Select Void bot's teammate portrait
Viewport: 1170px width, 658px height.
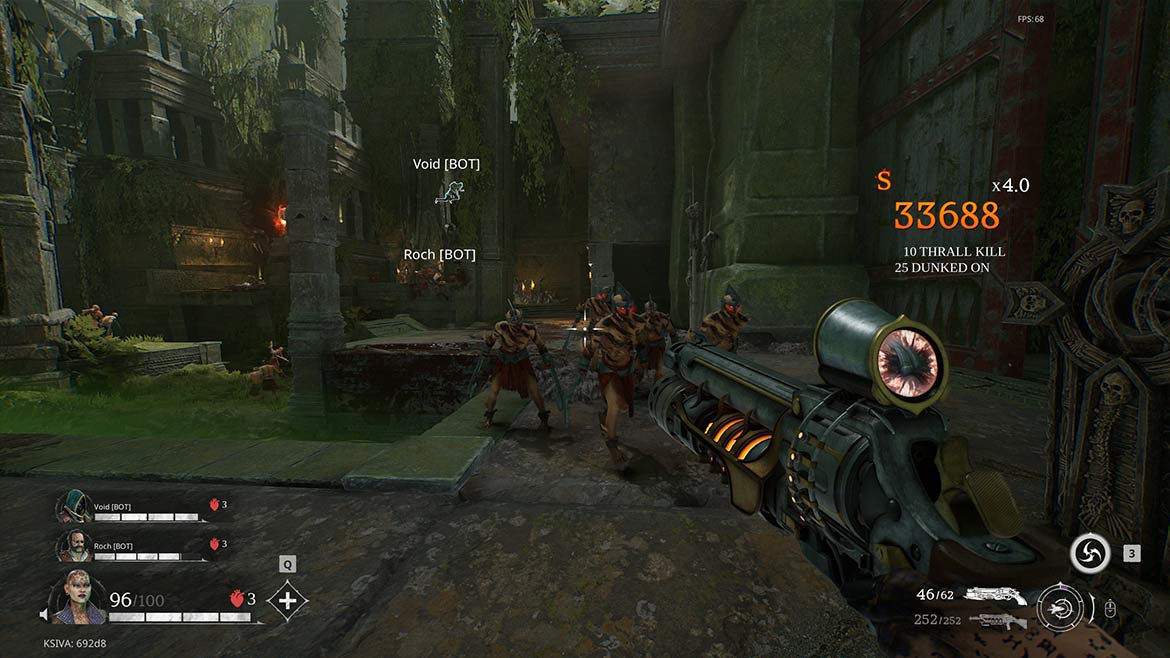click(73, 507)
